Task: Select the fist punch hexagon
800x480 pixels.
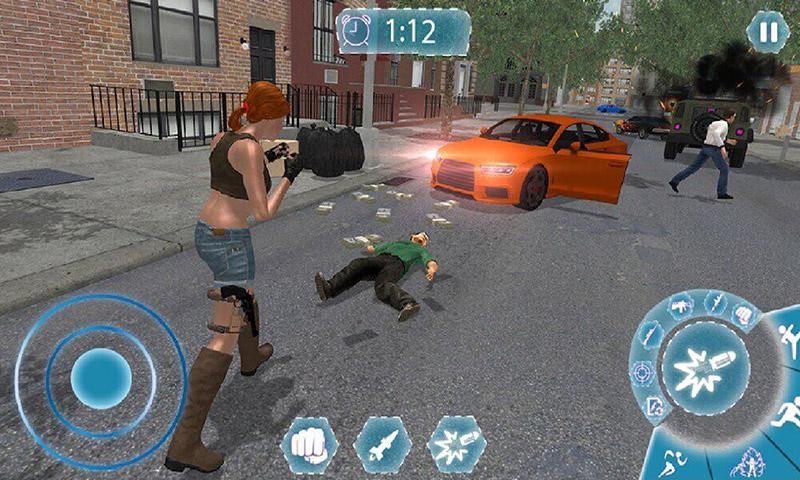Action: coord(309,445)
